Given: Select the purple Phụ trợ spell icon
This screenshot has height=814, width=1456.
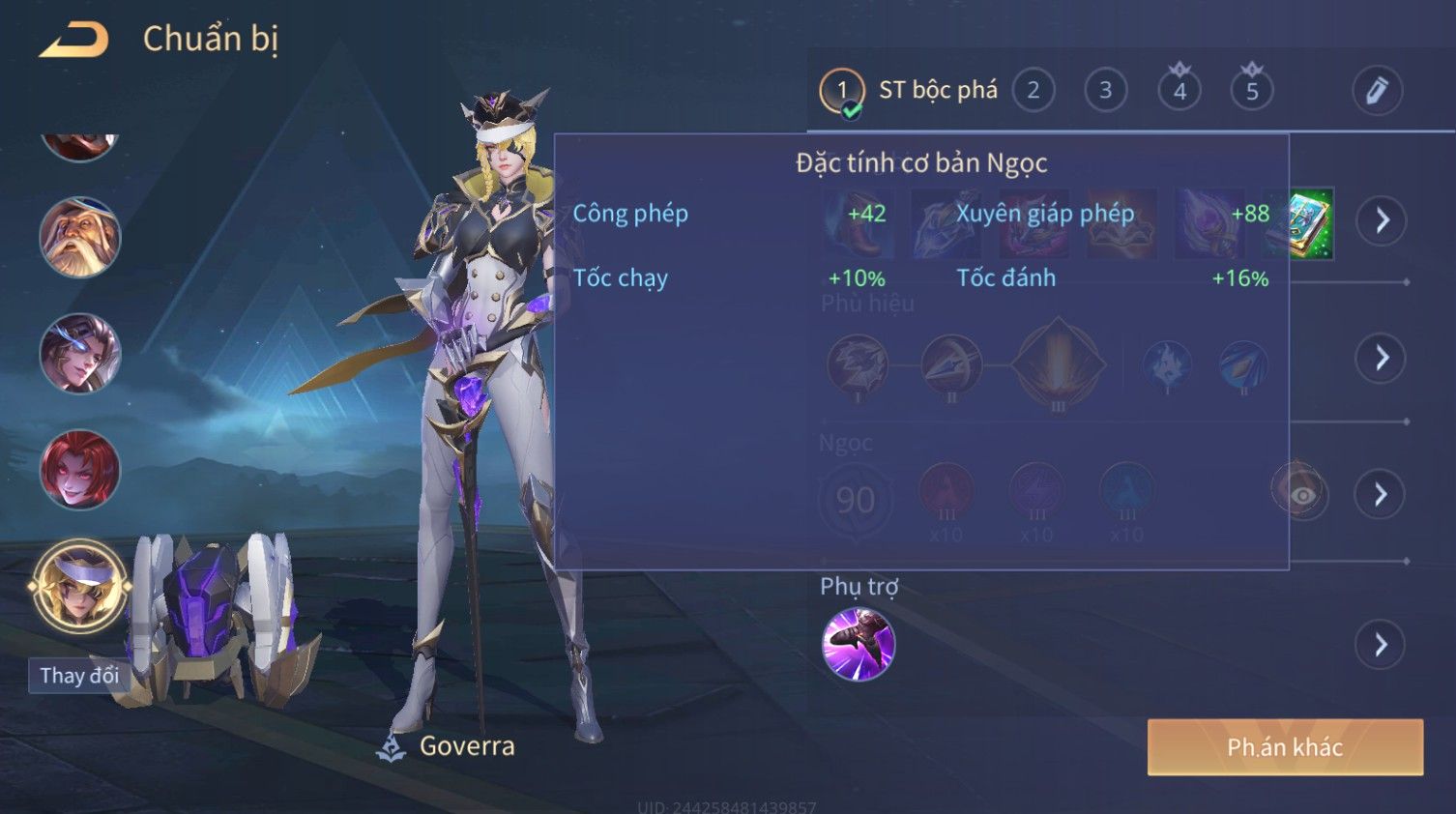Looking at the screenshot, I should pos(858,645).
